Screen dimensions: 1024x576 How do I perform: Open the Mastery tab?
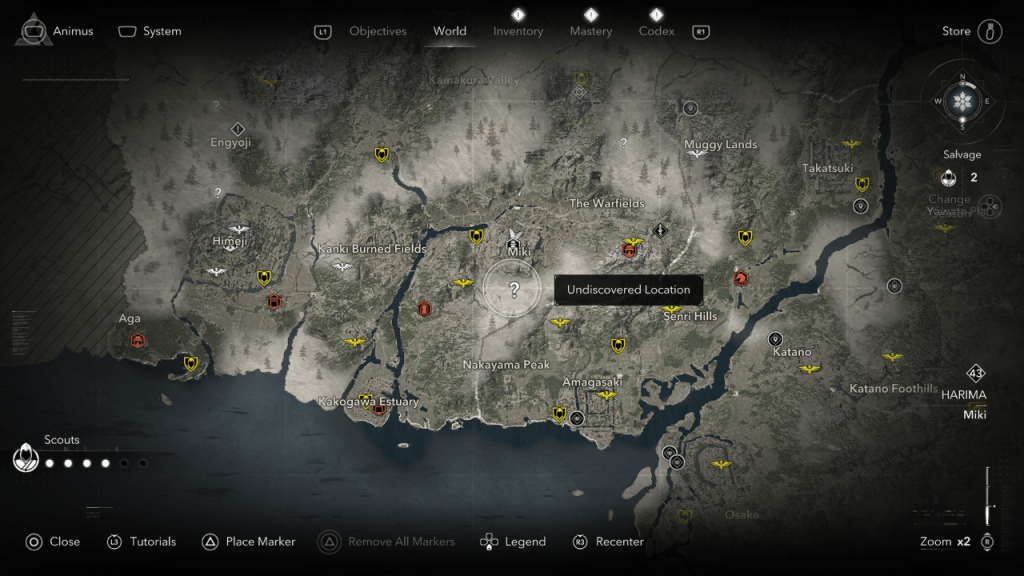pos(591,31)
